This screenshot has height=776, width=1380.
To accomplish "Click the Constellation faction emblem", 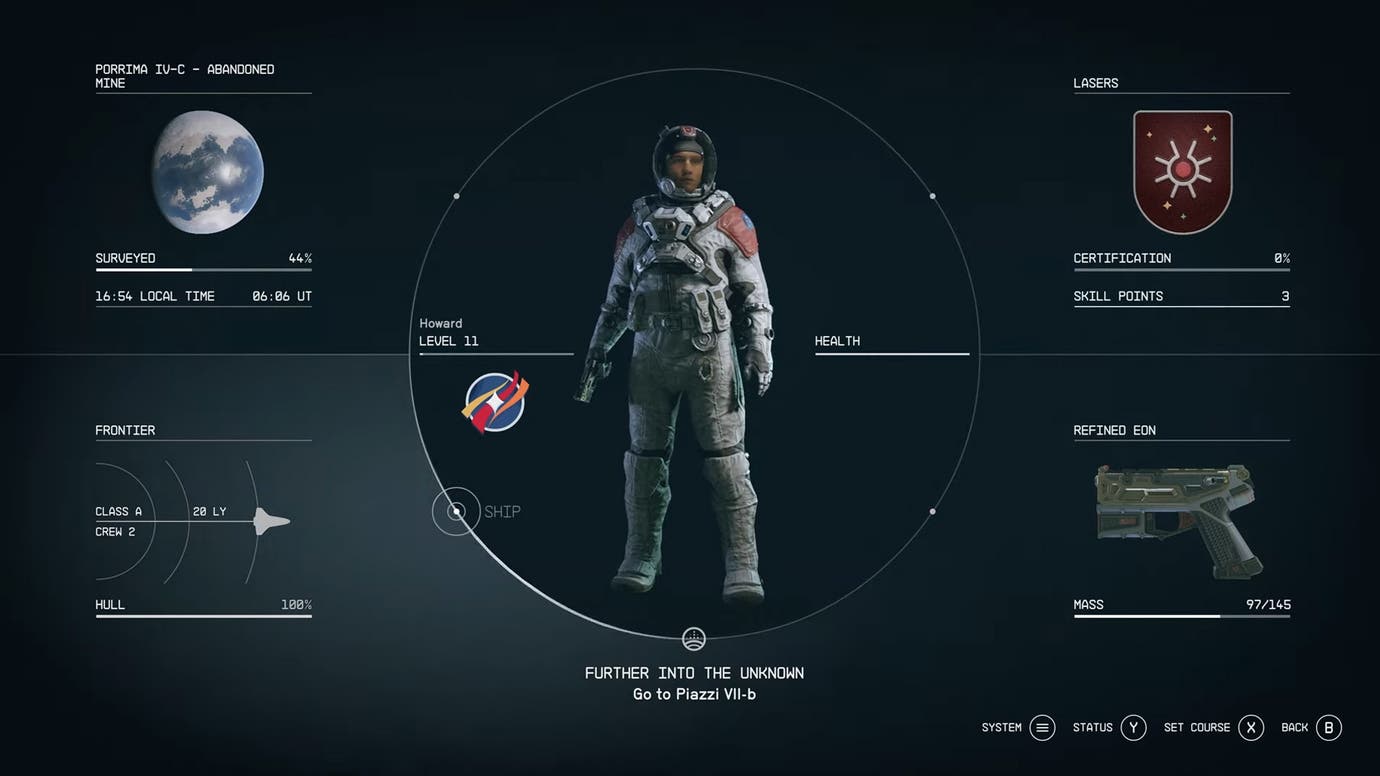I will [495, 401].
